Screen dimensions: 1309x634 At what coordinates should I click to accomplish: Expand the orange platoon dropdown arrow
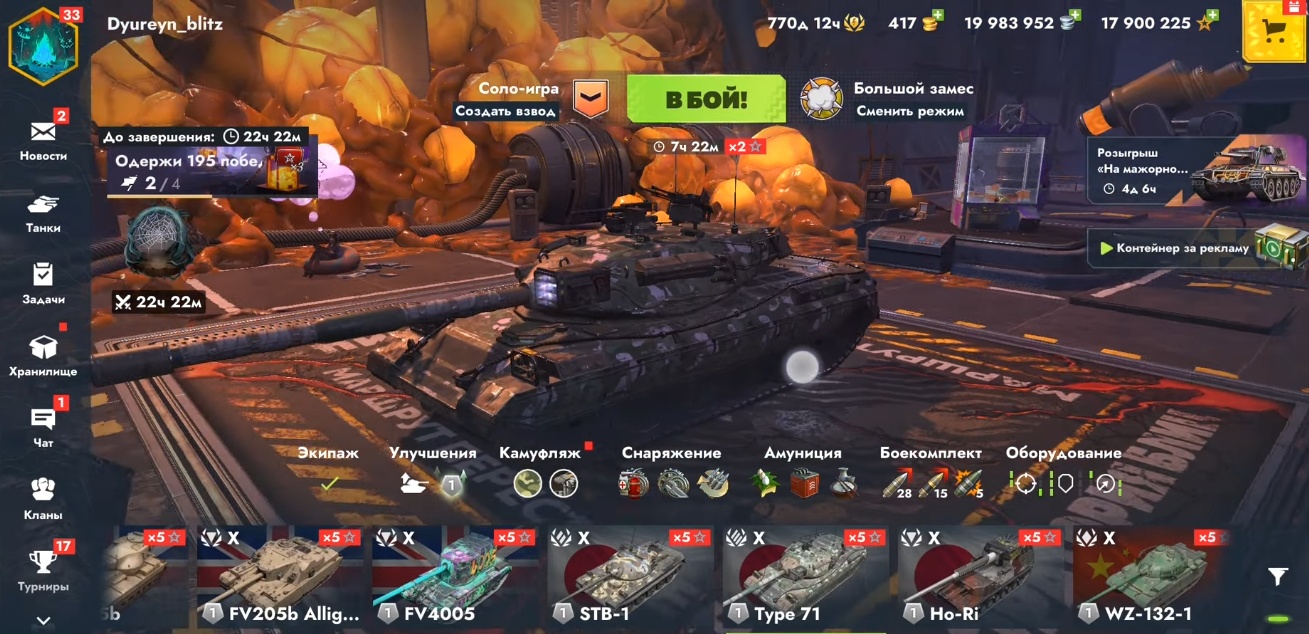pyautogui.click(x=590, y=98)
